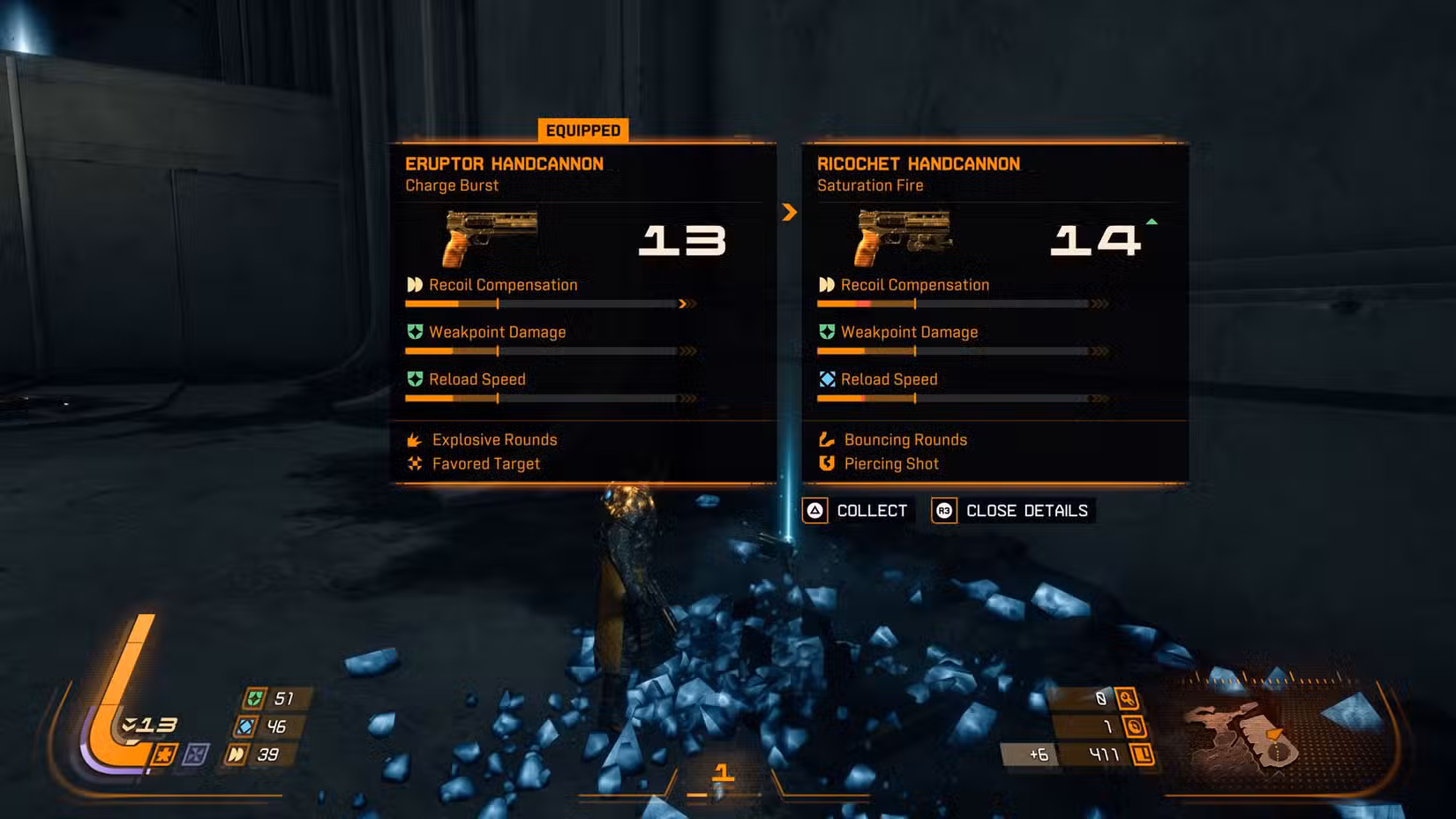Select the Recoil Compensation icon on Eruptor Handcannon
Viewport: 1456px width, 819px height.
click(x=413, y=284)
